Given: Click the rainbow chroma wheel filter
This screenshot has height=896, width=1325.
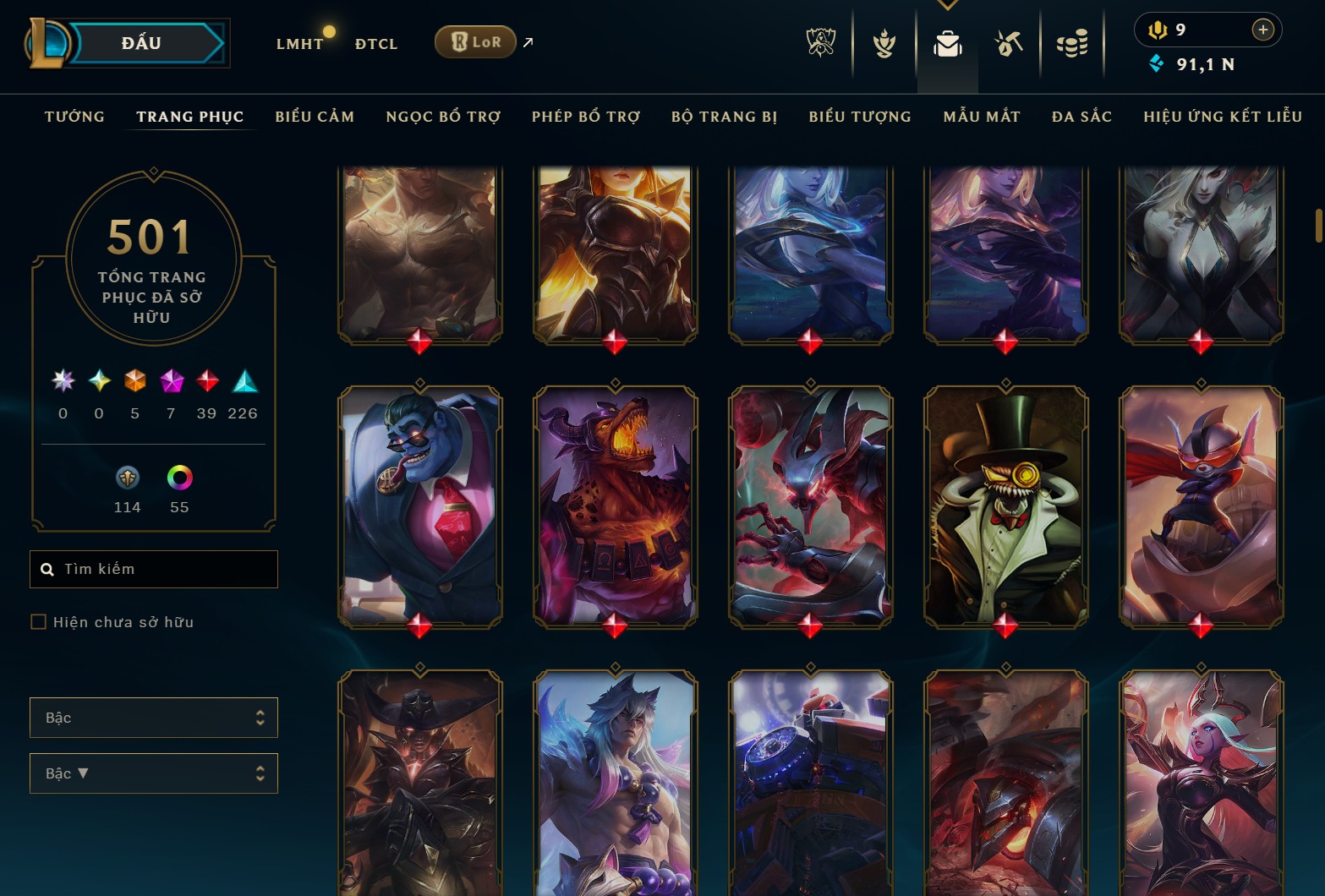Looking at the screenshot, I should 178,478.
